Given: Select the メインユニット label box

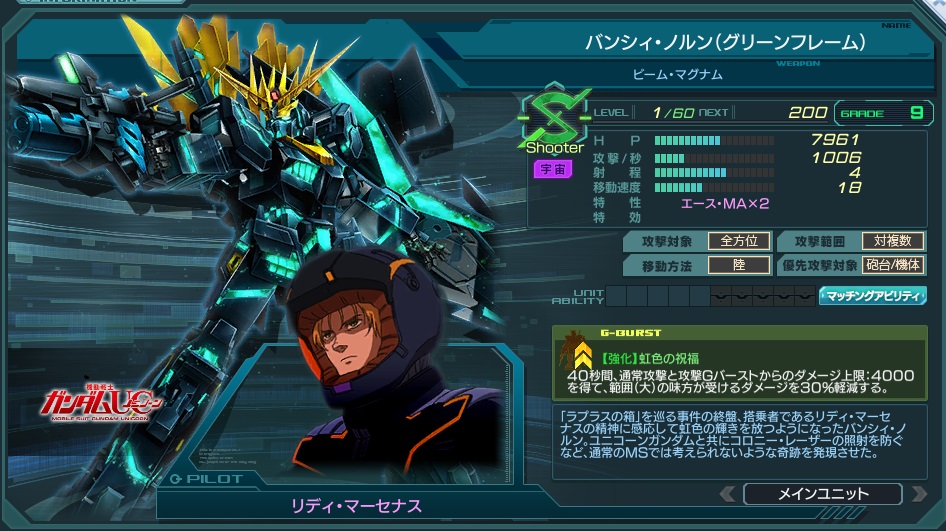Looking at the screenshot, I should tap(822, 494).
